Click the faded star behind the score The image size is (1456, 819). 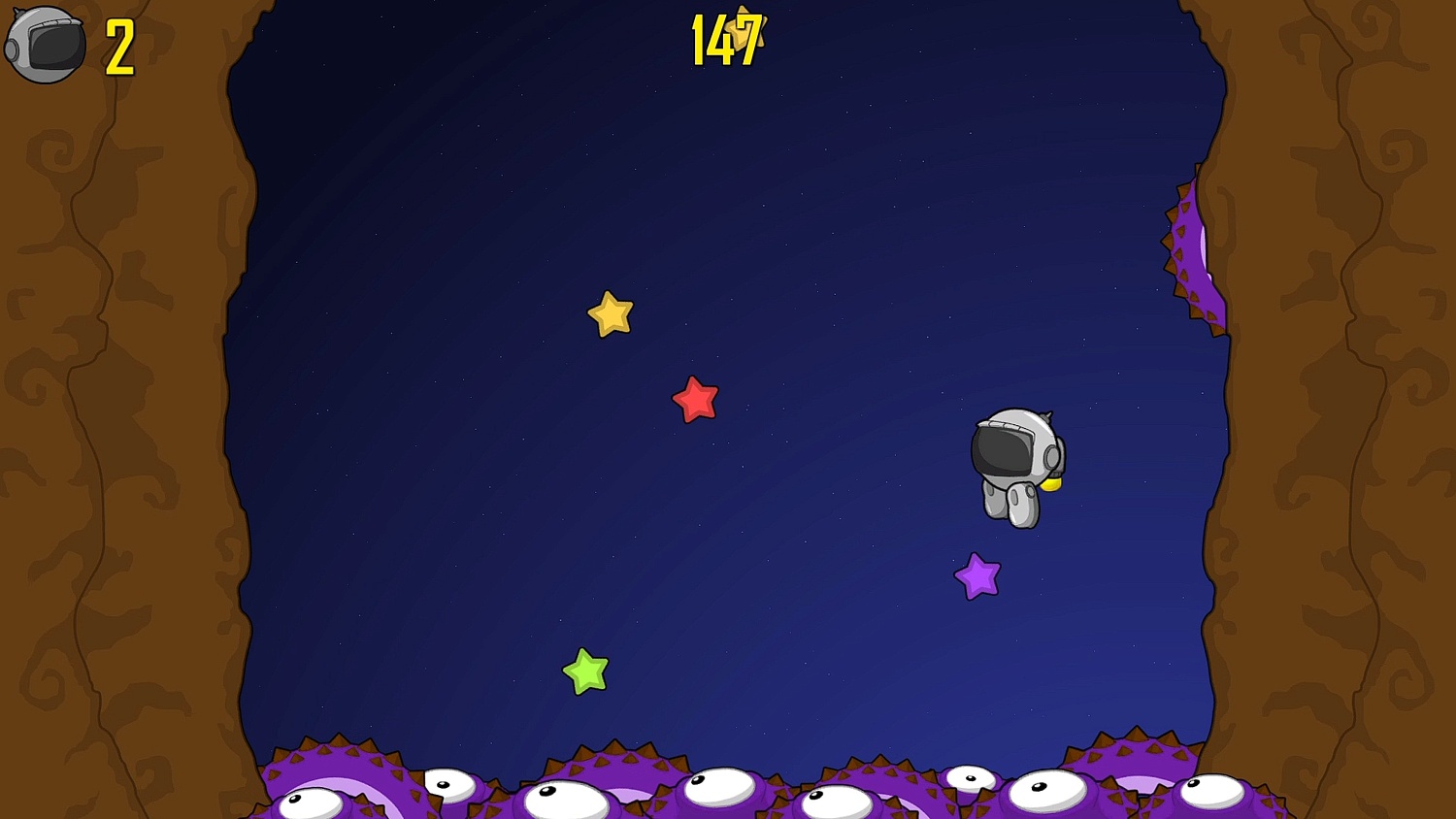click(745, 29)
